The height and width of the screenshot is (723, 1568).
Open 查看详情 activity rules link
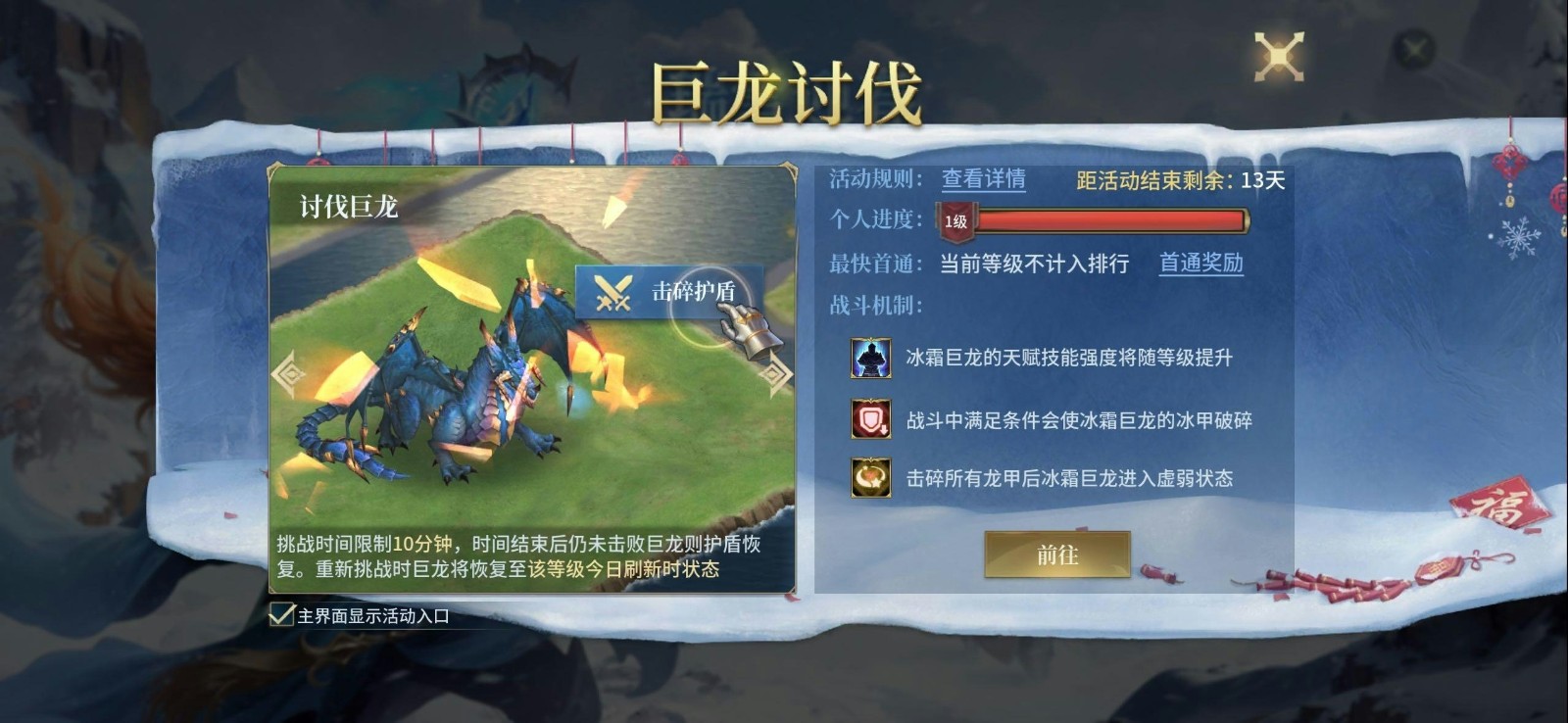[x=984, y=179]
